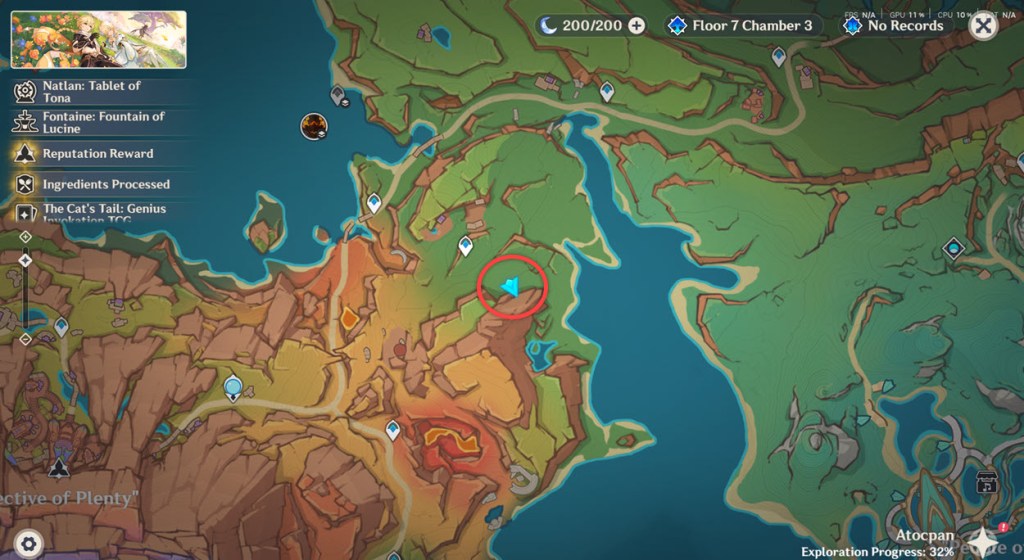Close the map with the X button
The height and width of the screenshot is (560, 1024).
984,26
